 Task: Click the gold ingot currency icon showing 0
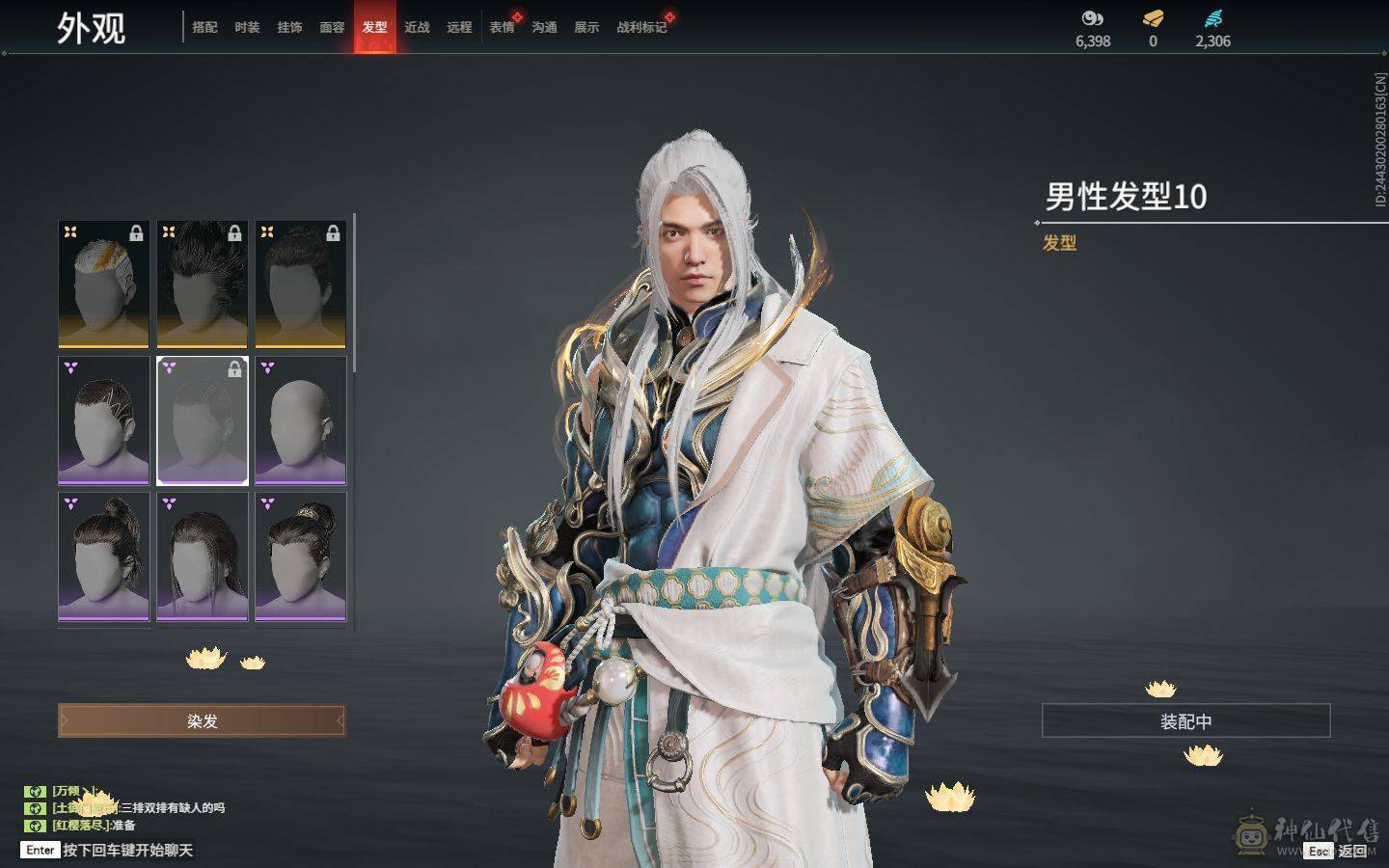1152,17
